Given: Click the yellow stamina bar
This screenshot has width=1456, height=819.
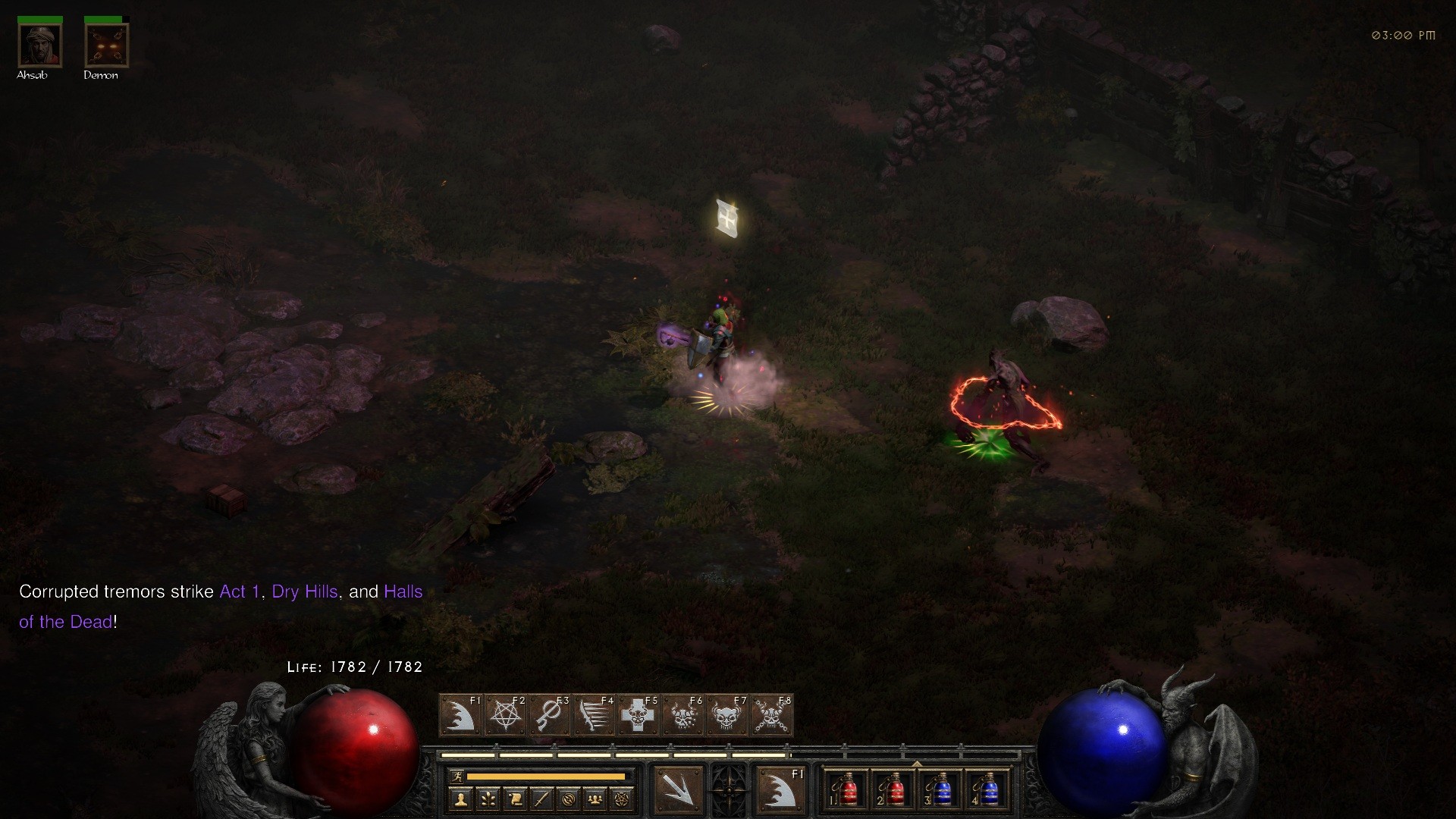Looking at the screenshot, I should (548, 776).
